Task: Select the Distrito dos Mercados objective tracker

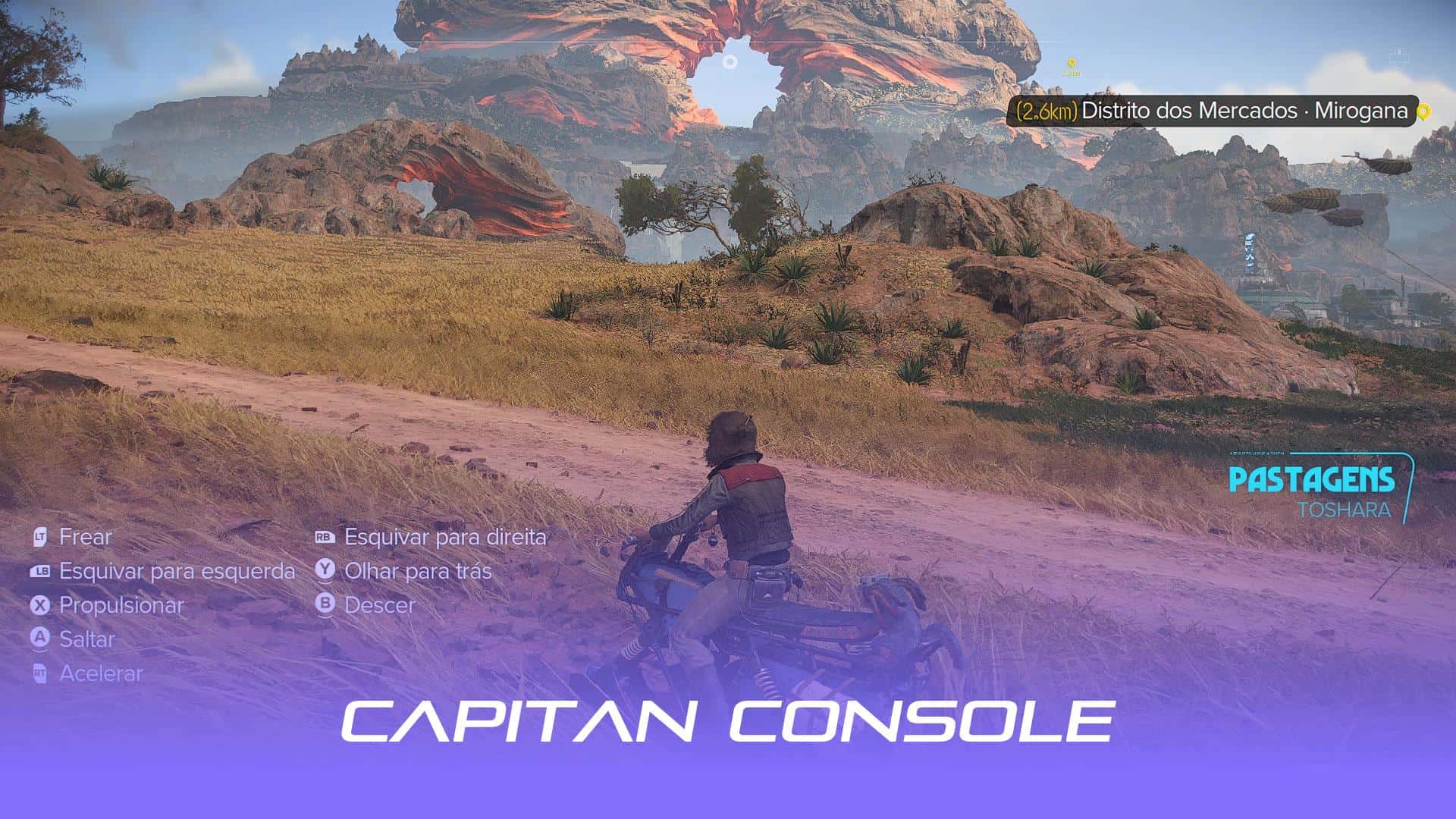Action: 1213,111
